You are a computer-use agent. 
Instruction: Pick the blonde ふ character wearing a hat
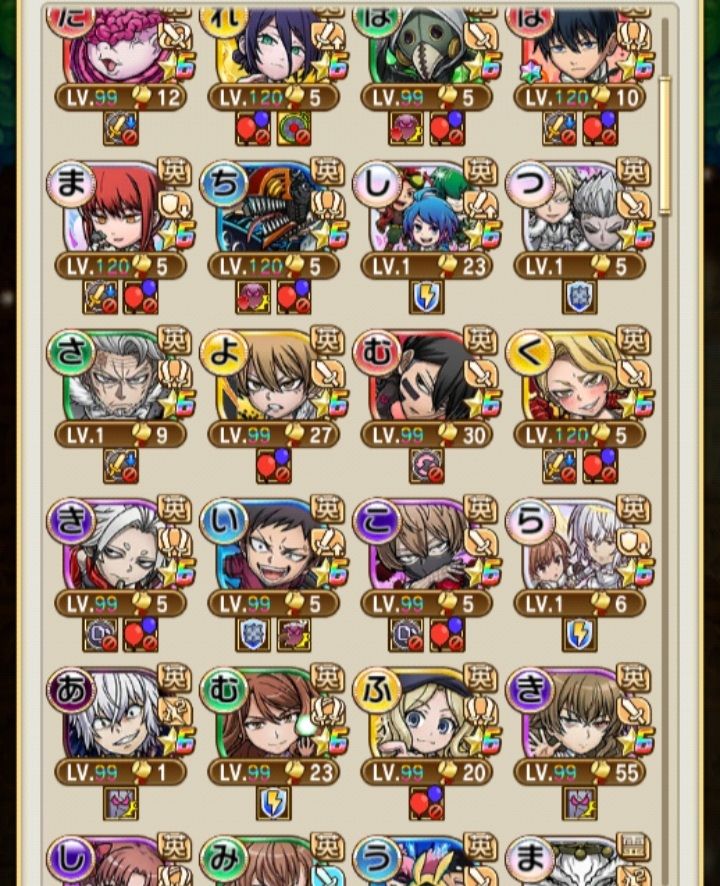[x=426, y=716]
